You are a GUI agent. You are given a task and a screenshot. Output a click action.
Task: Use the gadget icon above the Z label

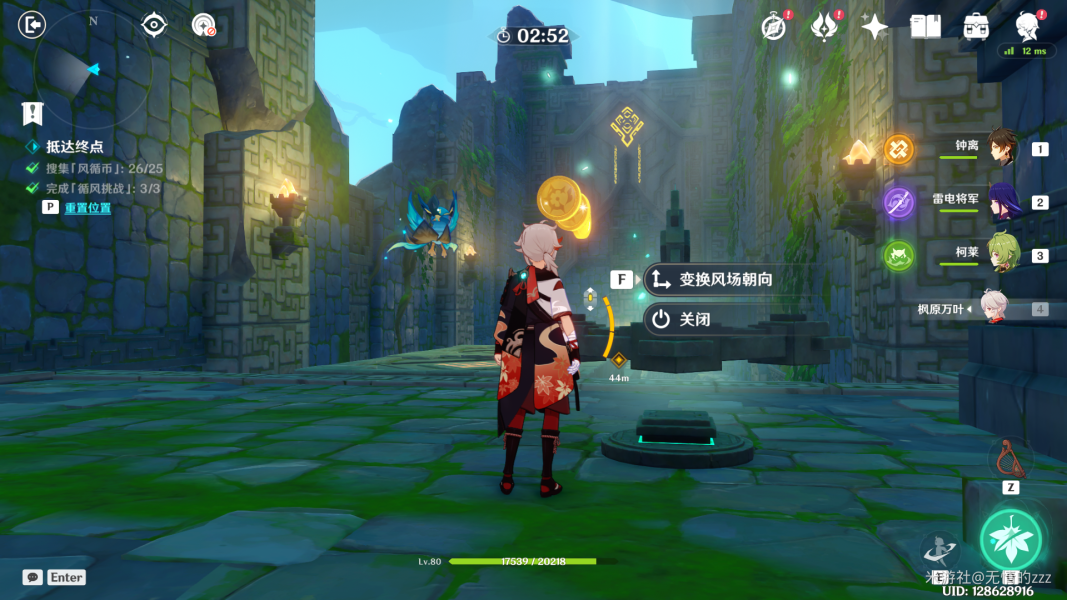click(x=1010, y=459)
